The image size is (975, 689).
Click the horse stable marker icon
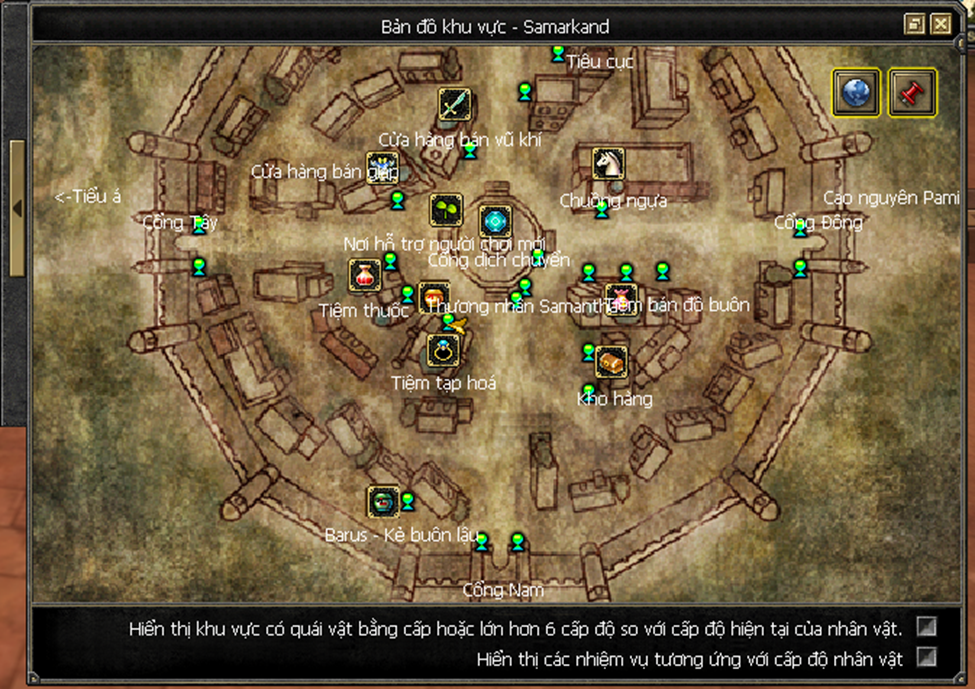(x=608, y=163)
